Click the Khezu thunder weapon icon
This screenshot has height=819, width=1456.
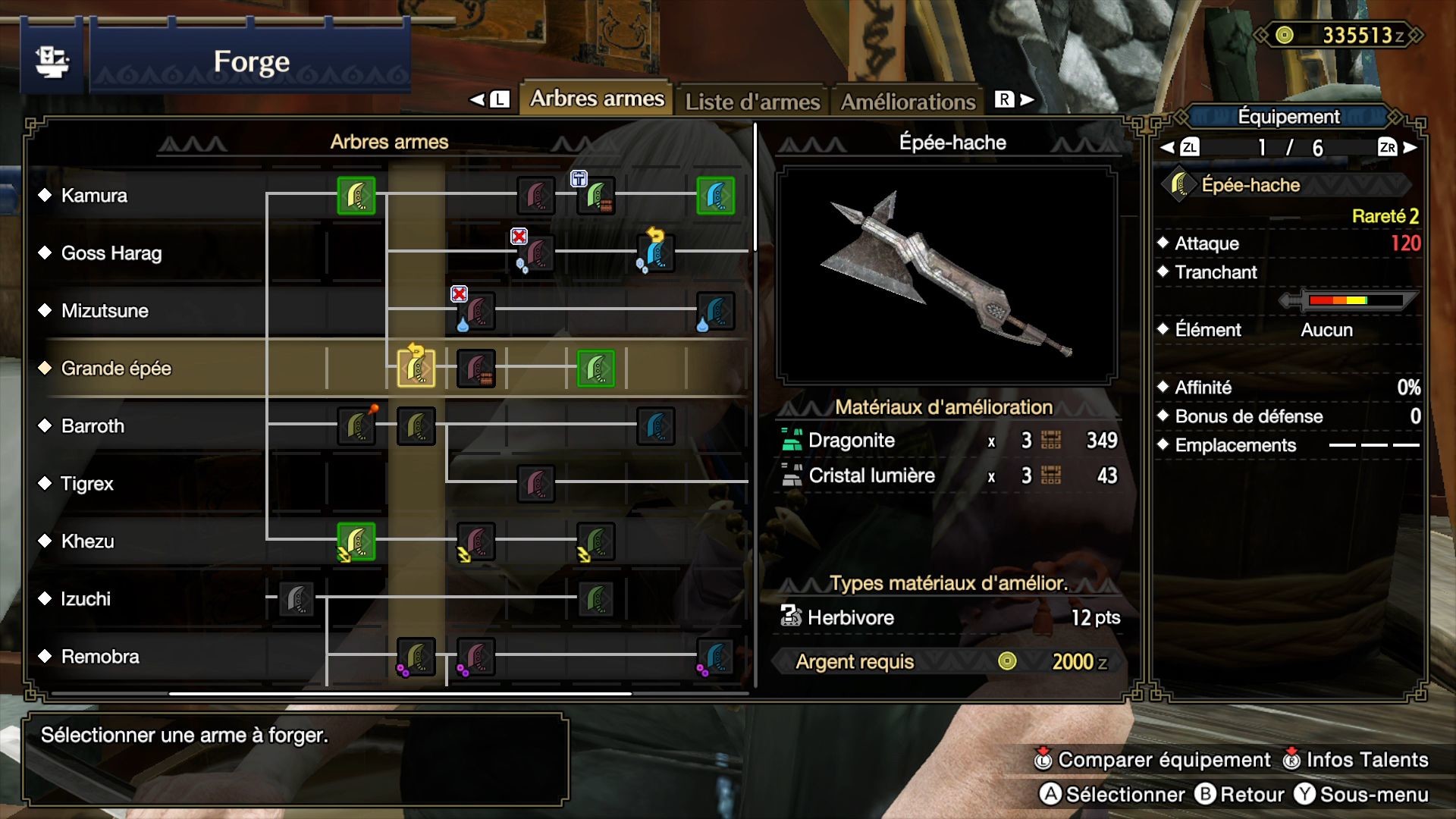click(x=356, y=541)
